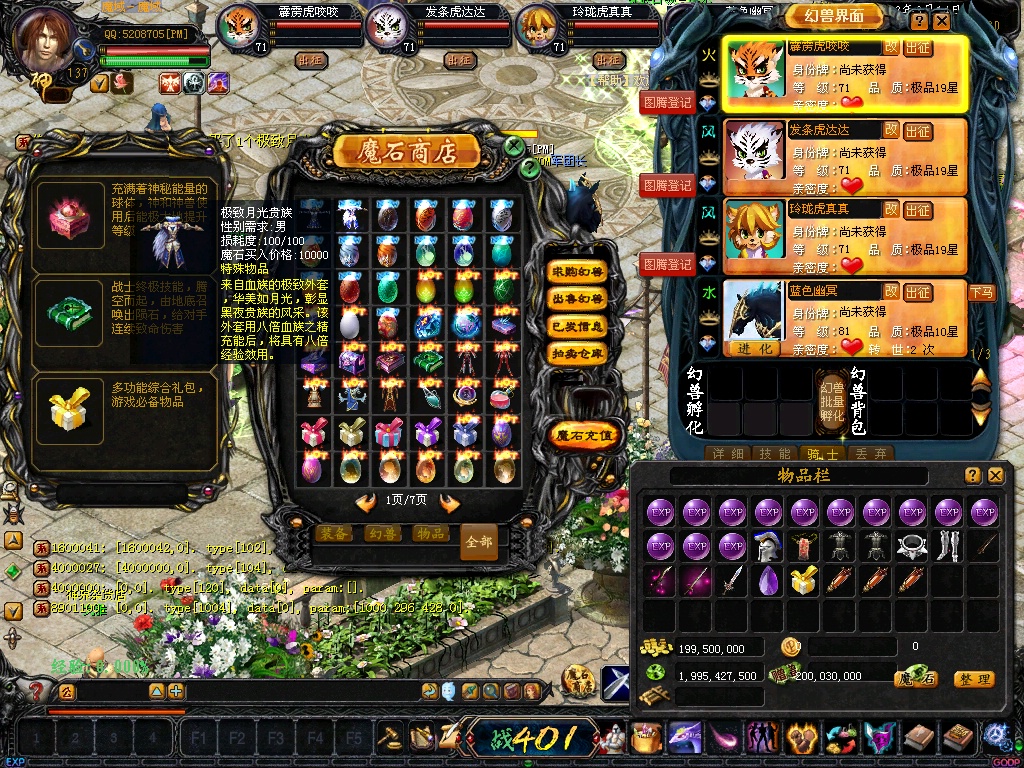Image resolution: width=1024 pixels, height=768 pixels.
Task: Open the 出售幻兽 option
Action: (578, 298)
